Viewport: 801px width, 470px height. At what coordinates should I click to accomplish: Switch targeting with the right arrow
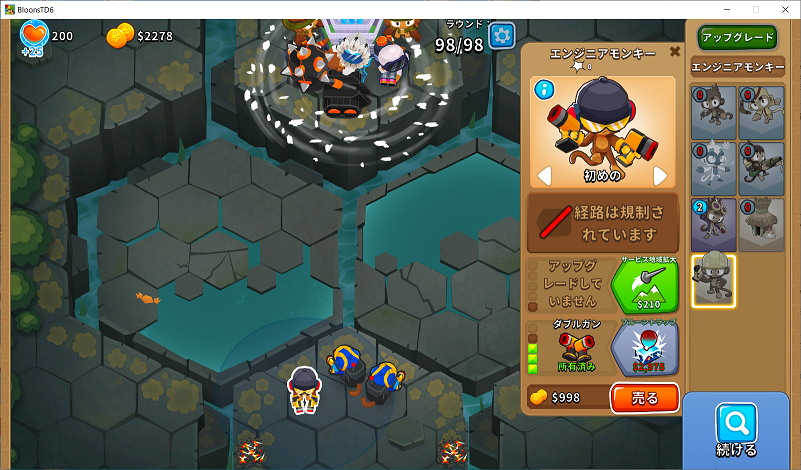pyautogui.click(x=660, y=176)
